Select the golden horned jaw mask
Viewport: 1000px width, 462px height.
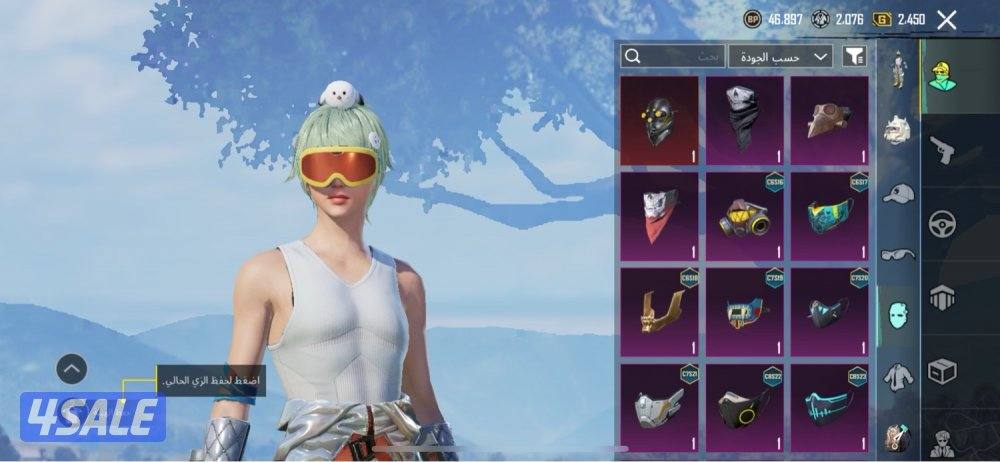click(x=660, y=311)
